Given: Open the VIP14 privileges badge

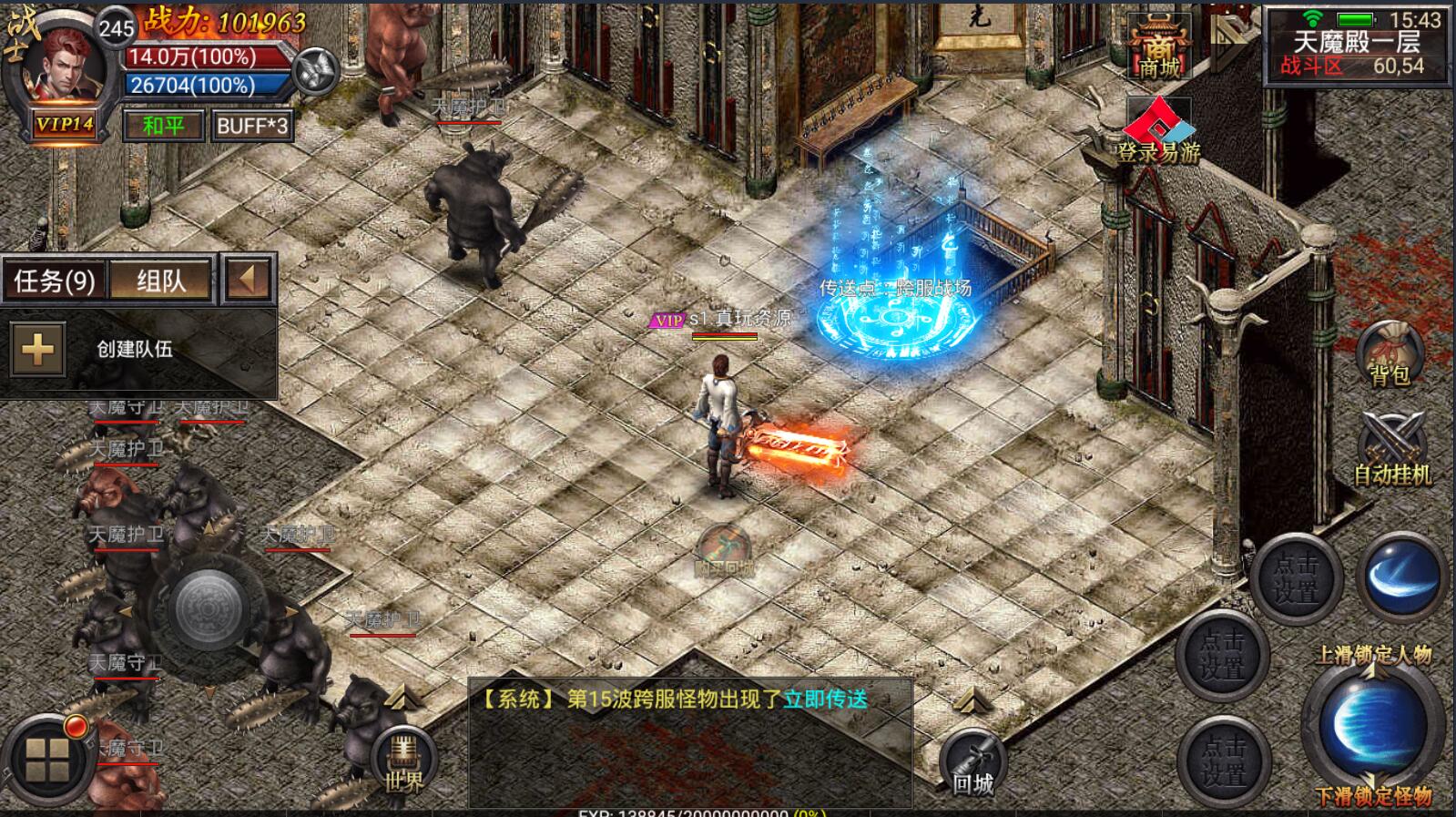Looking at the screenshot, I should click(x=64, y=125).
